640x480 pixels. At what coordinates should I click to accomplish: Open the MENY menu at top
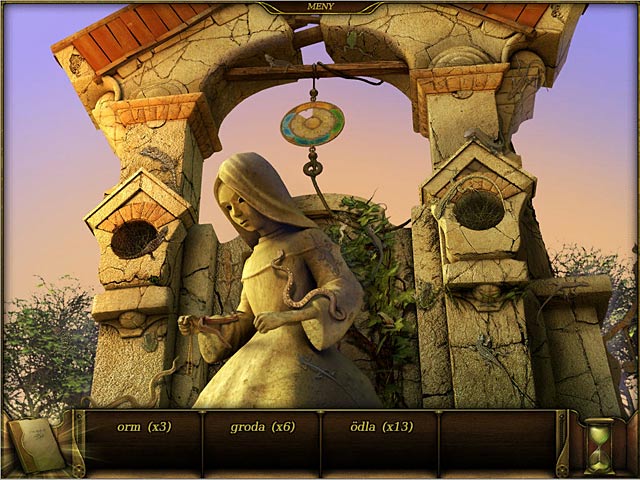click(x=319, y=7)
